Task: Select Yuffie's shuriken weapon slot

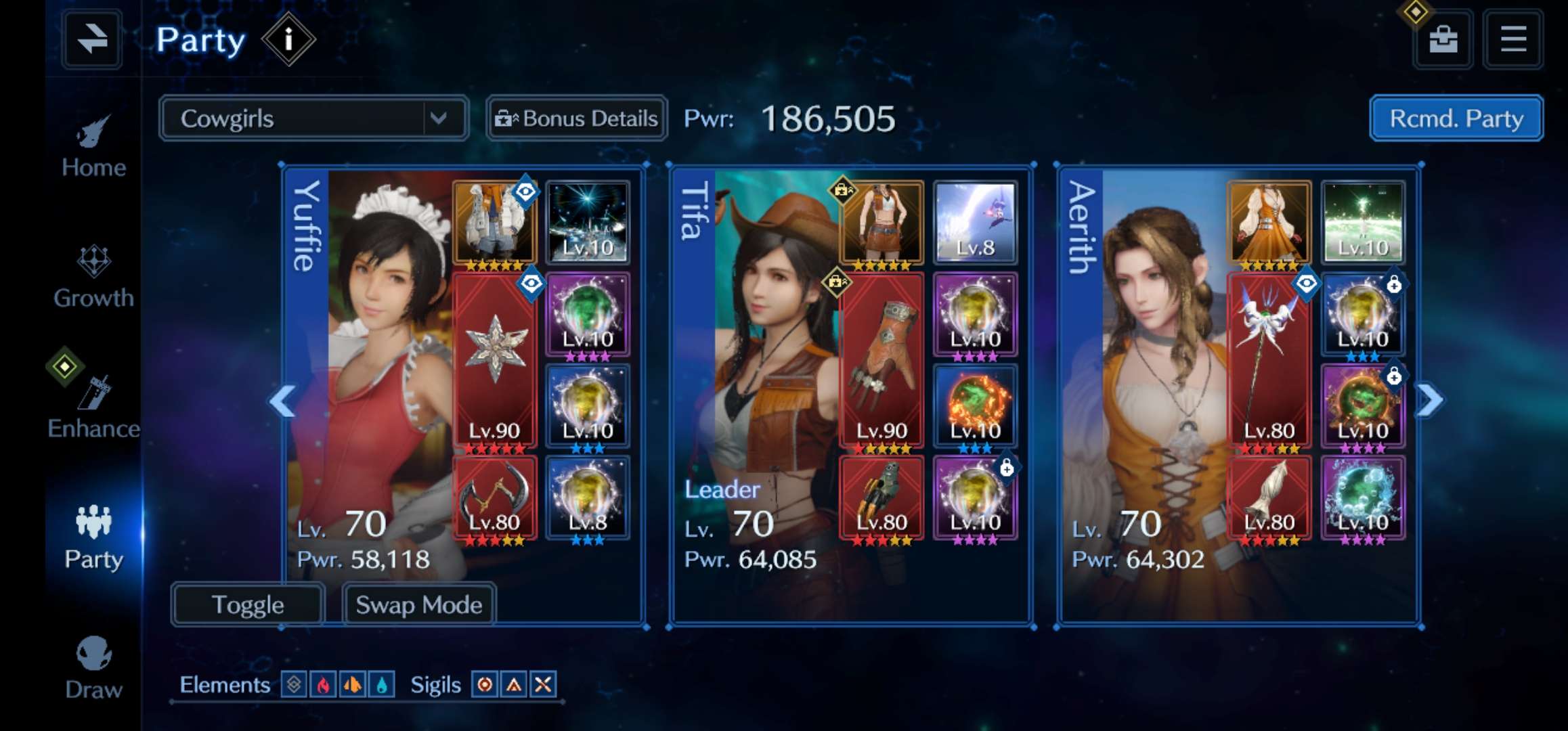Action: pyautogui.click(x=494, y=360)
